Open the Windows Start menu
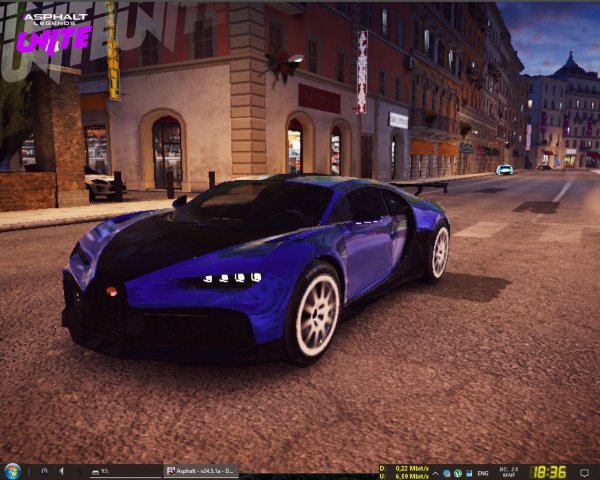 (x=12, y=471)
